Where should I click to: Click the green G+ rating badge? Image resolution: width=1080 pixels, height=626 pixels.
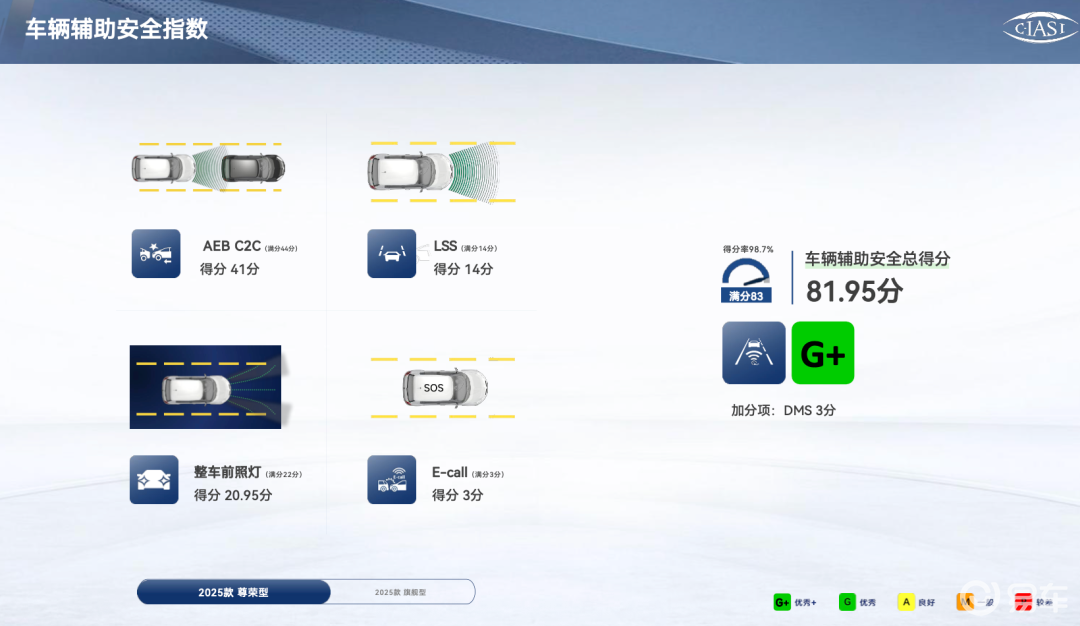822,353
